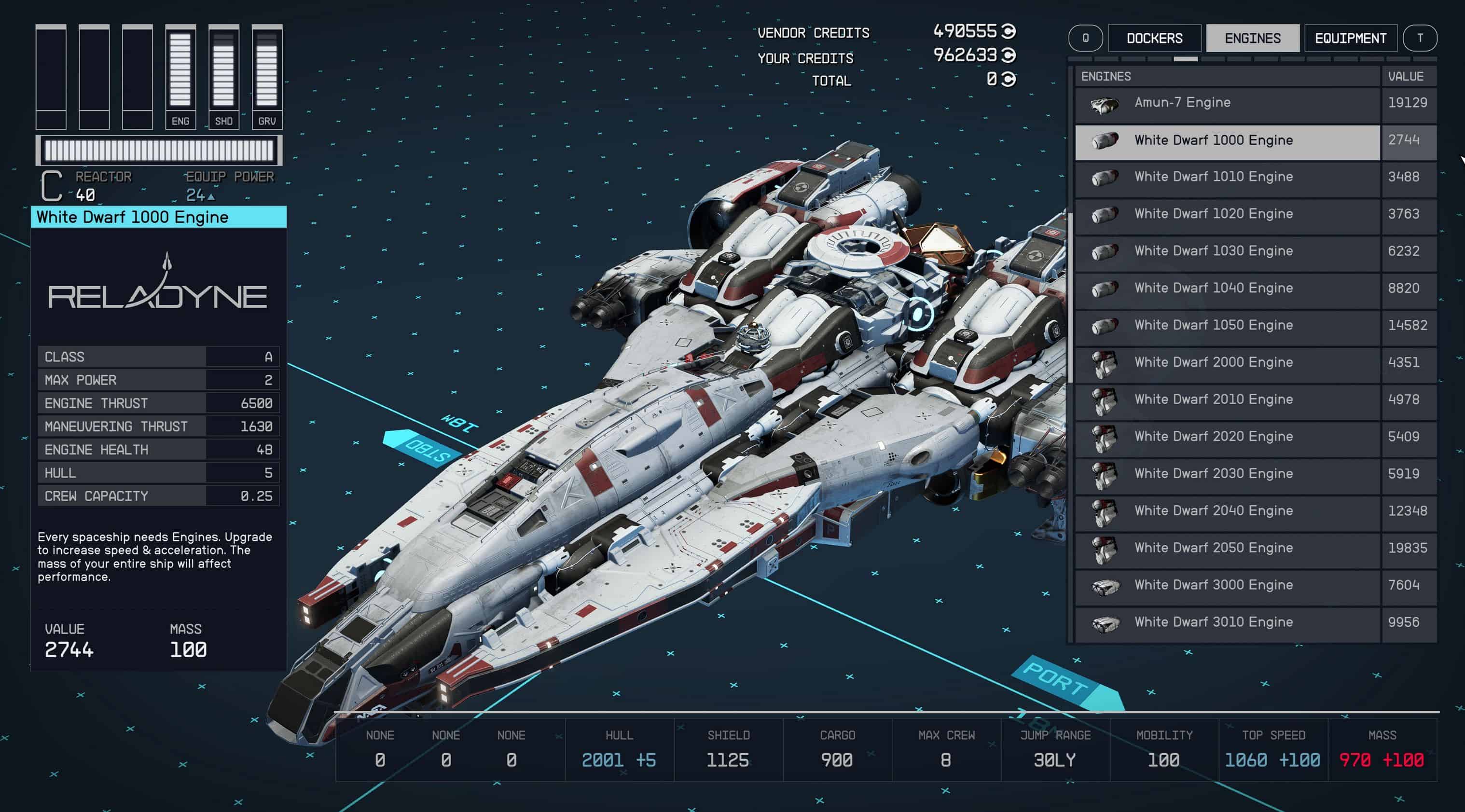The image size is (1465, 812).
Task: Click the White Dwarf 2030 Engine entry
Action: click(x=1227, y=474)
